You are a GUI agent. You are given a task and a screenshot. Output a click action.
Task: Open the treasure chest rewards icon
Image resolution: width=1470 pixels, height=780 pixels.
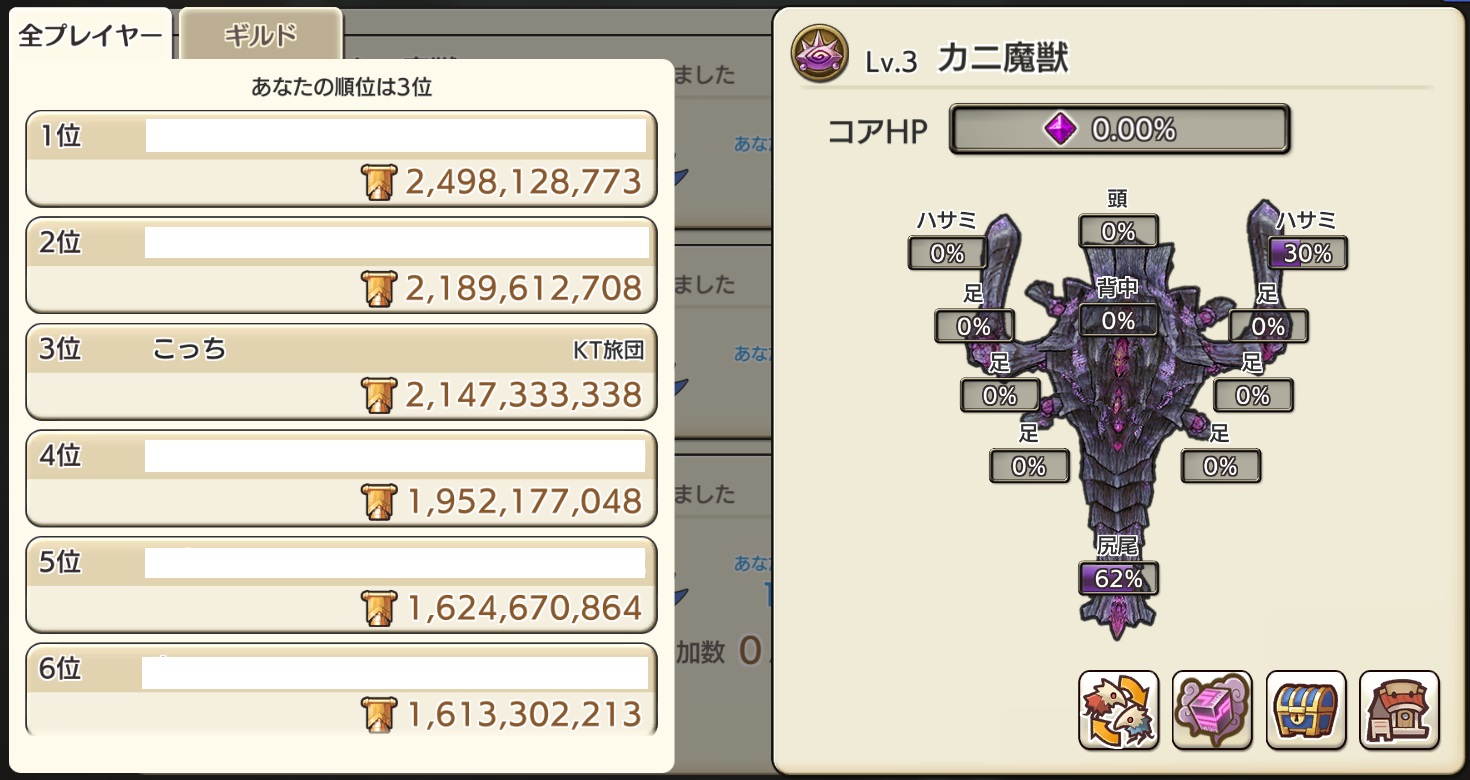(1306, 711)
